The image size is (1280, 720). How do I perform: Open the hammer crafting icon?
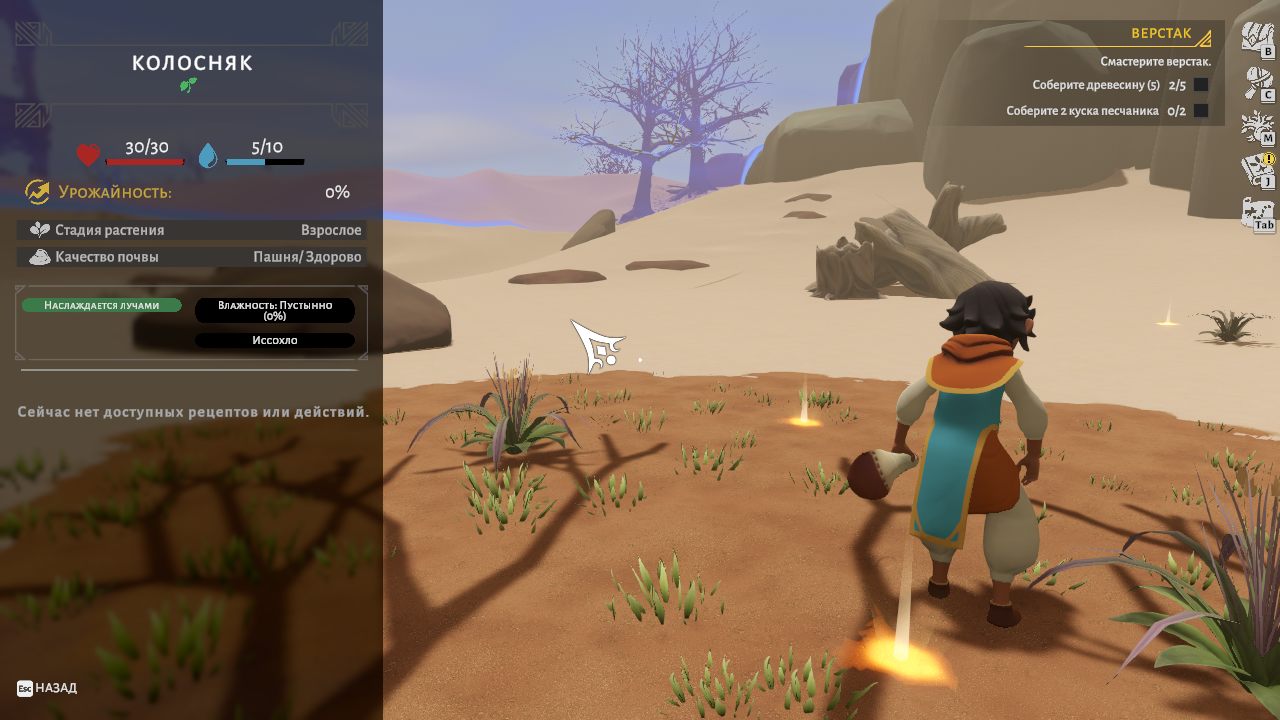1257,83
